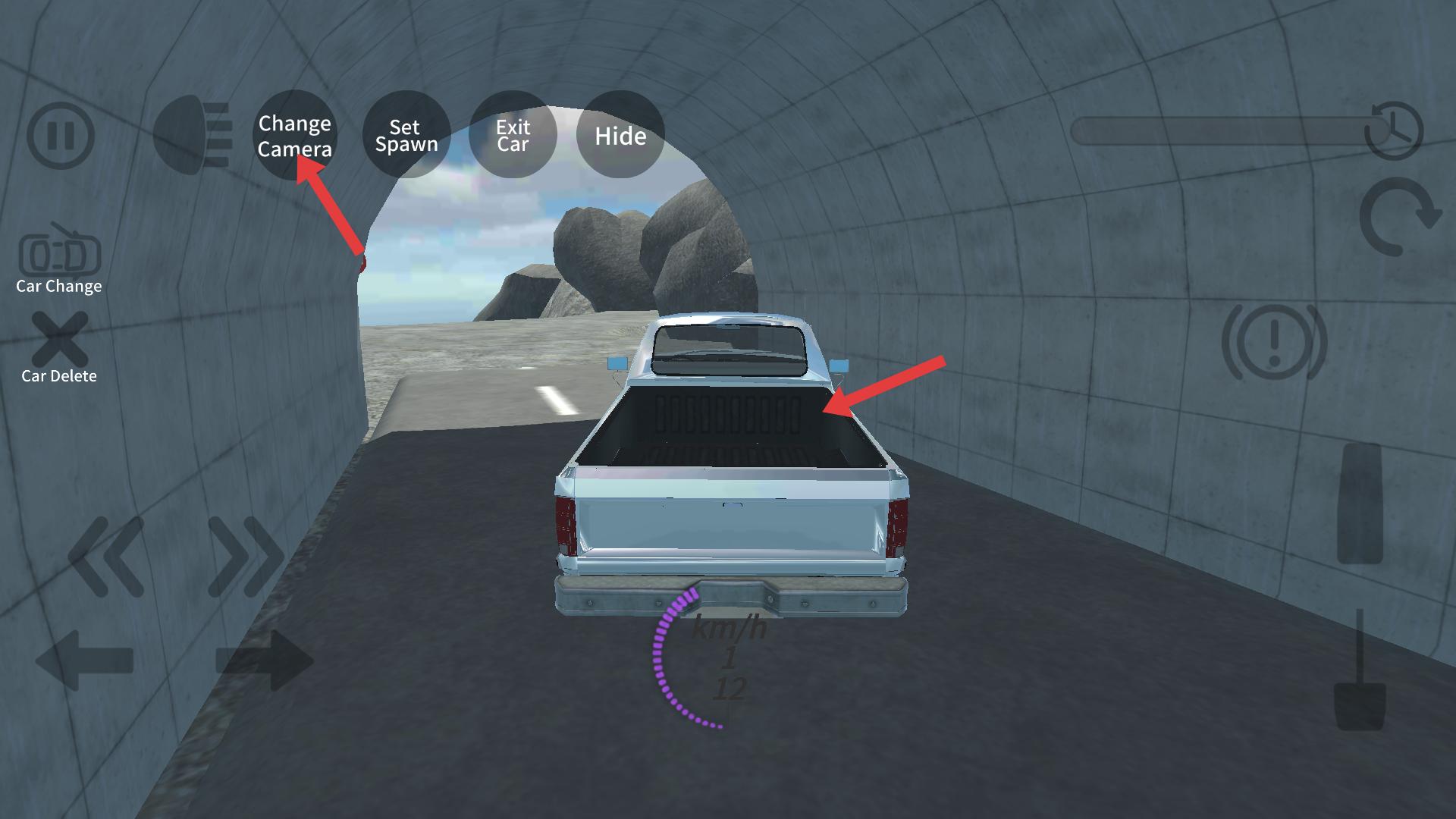Set Spawn at the current location
This screenshot has height=819, width=1456.
(406, 135)
